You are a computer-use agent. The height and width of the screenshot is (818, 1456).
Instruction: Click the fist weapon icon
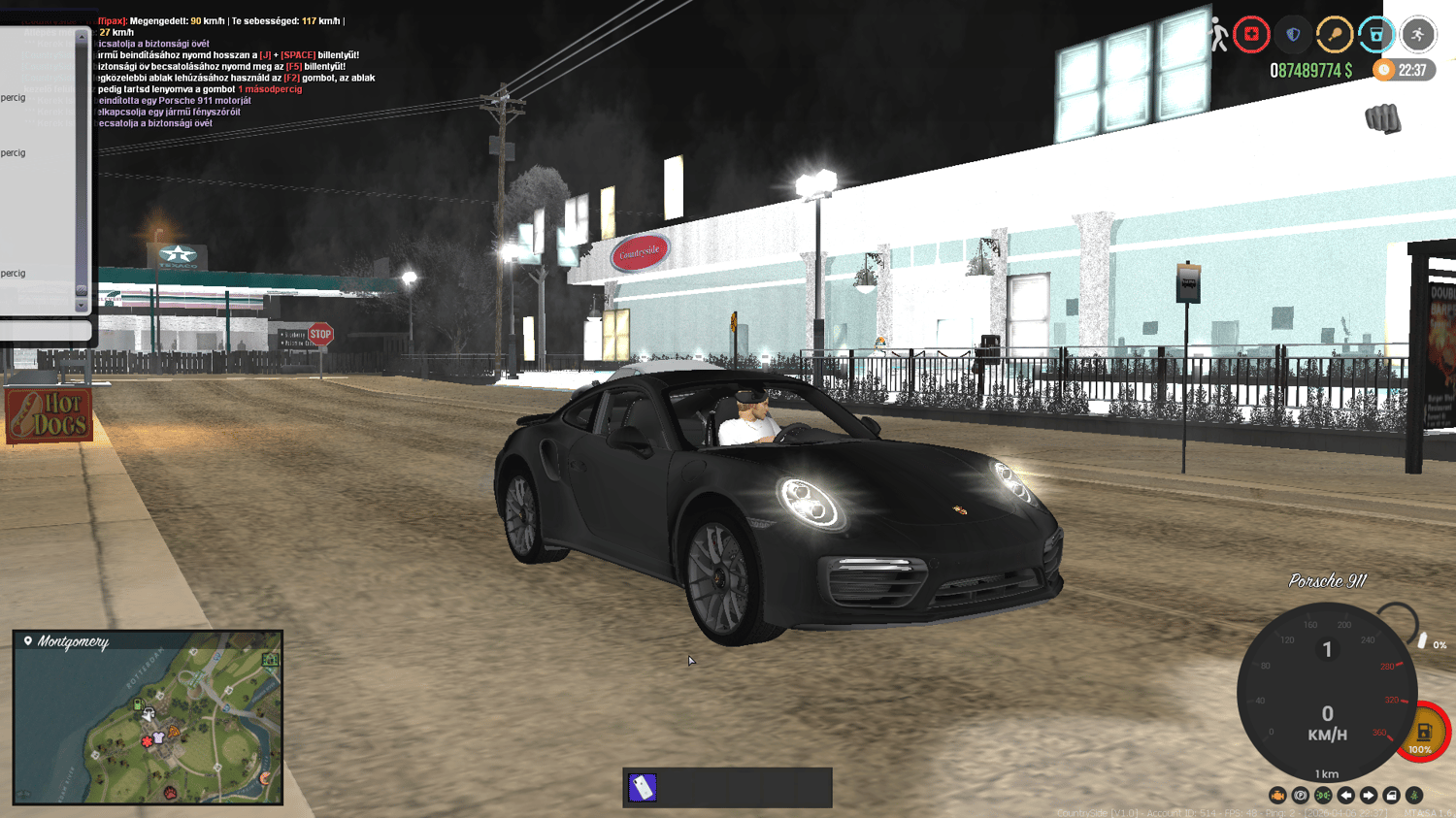pos(1383,118)
